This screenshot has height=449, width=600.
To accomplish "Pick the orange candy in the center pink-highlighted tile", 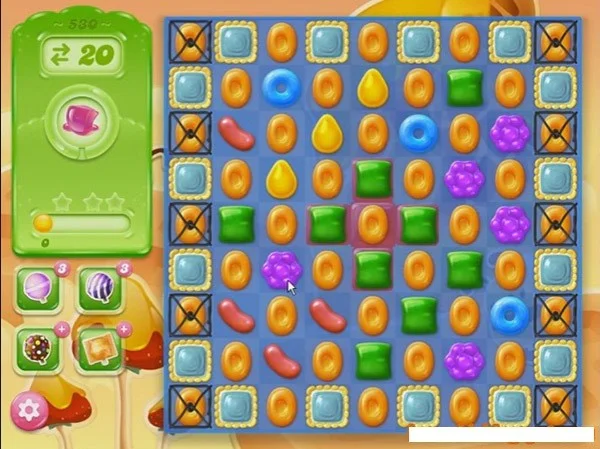I will (372, 223).
